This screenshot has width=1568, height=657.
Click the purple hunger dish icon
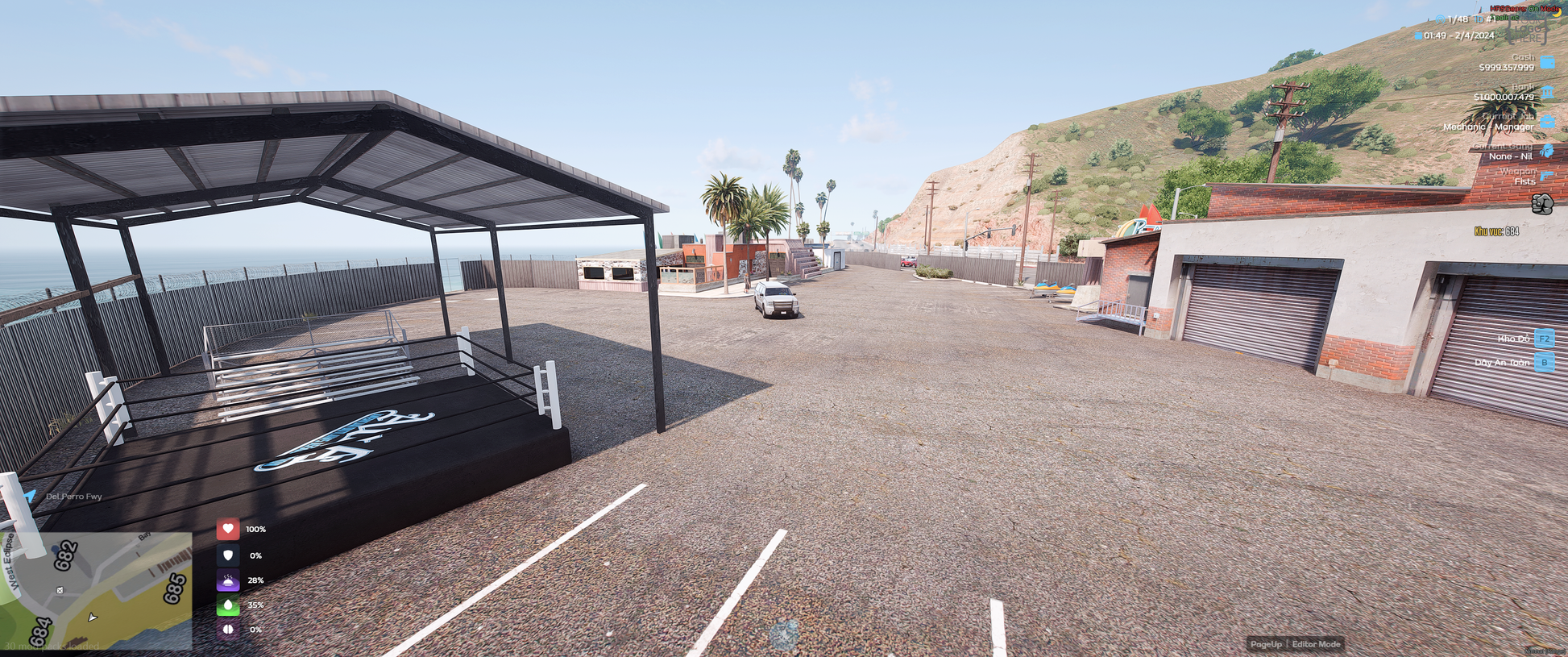[228, 580]
